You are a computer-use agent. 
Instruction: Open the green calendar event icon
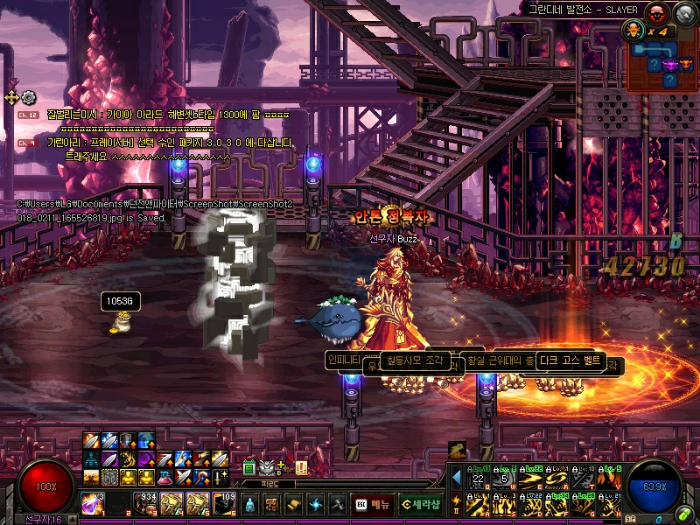click(x=250, y=467)
